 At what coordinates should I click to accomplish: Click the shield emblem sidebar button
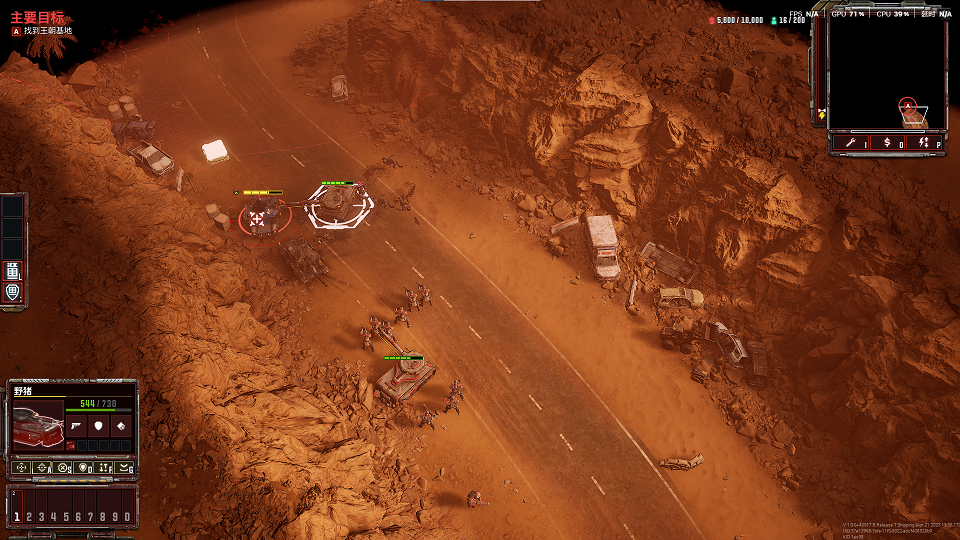coord(13,293)
